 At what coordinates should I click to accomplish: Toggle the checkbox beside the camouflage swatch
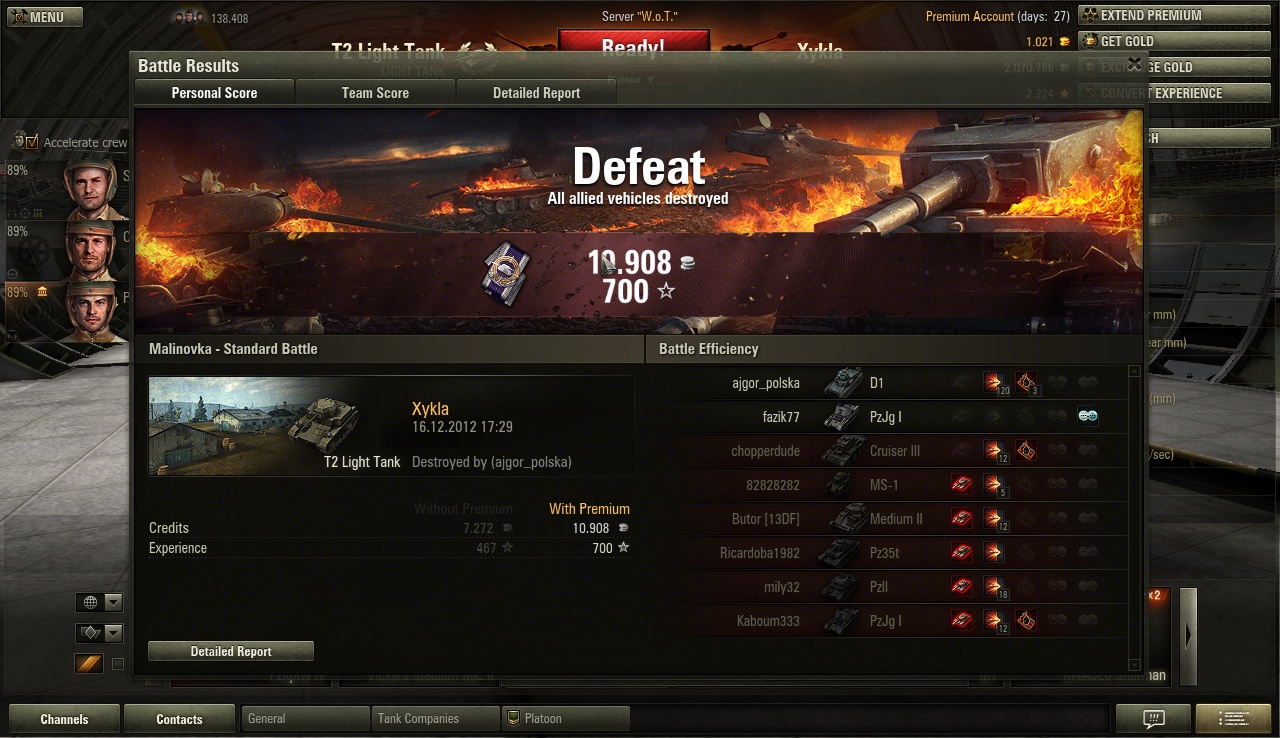click(116, 663)
